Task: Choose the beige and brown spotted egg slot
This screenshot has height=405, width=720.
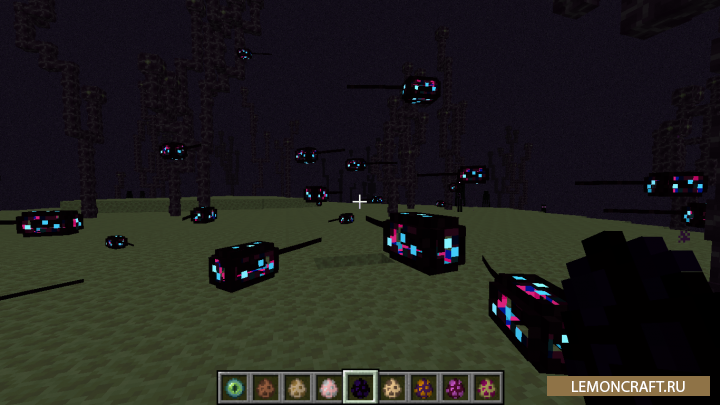Action: [x=392, y=387]
